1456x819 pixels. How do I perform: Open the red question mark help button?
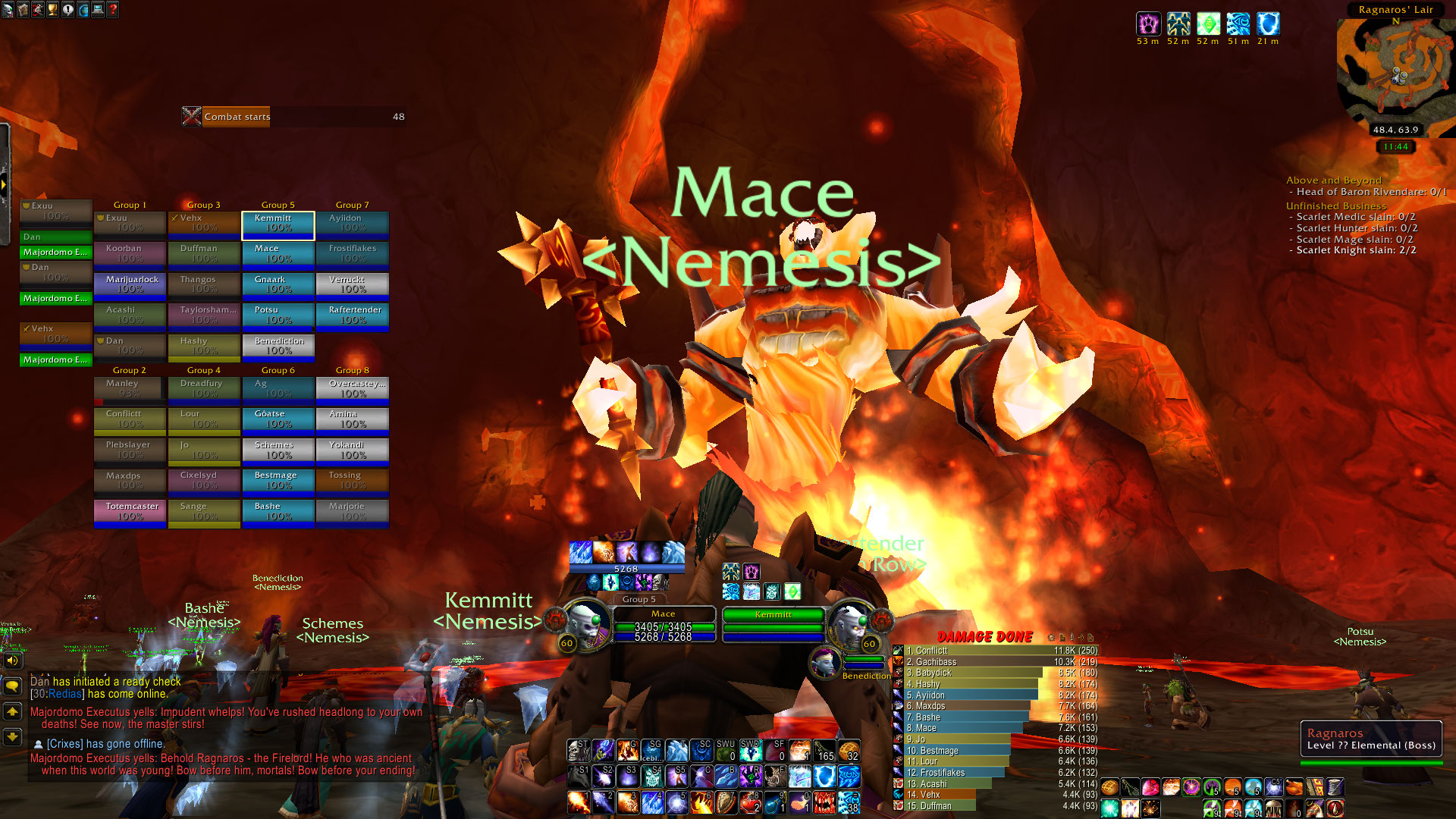pyautogui.click(x=112, y=10)
